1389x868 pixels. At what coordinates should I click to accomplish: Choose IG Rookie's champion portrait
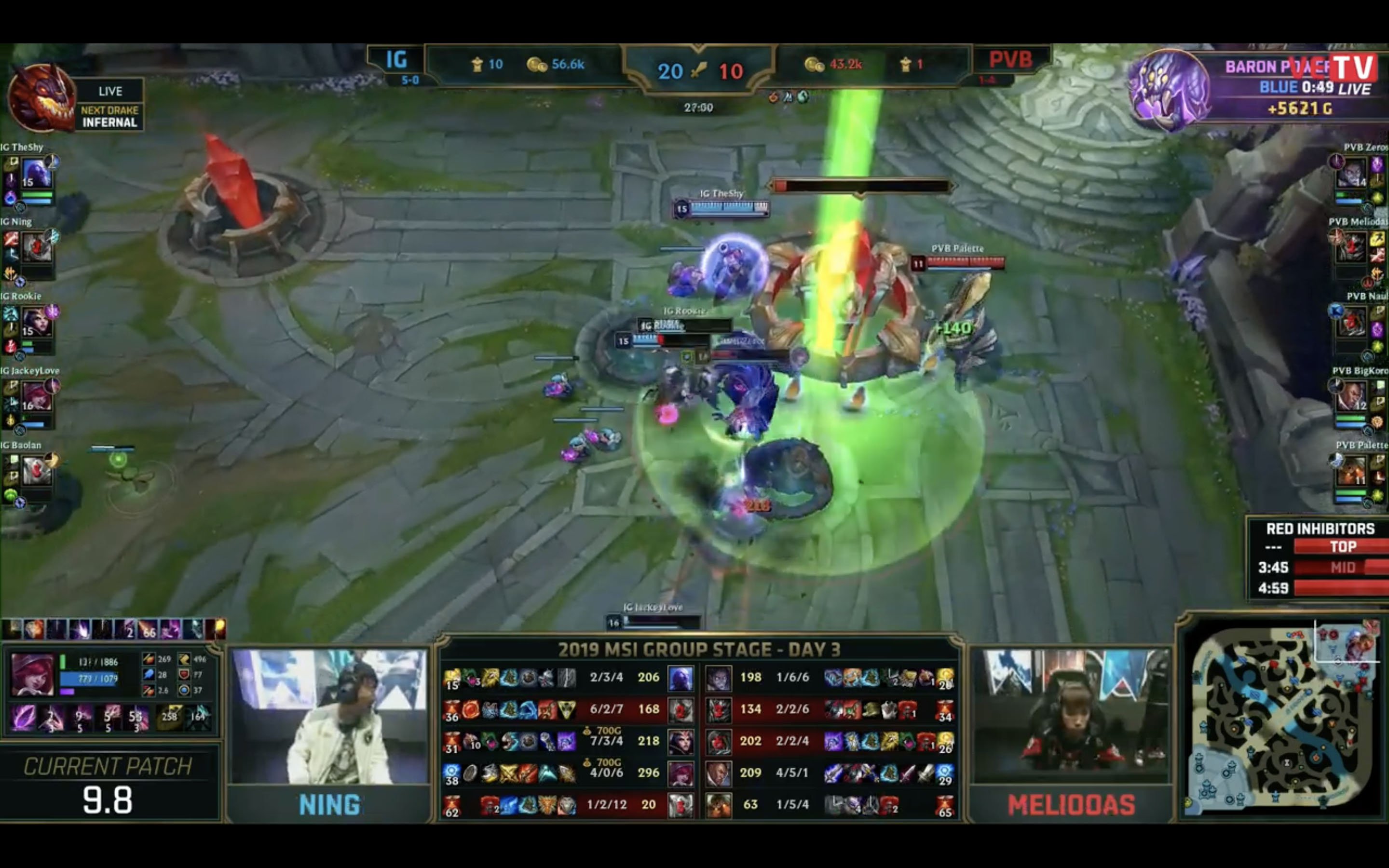click(36, 322)
